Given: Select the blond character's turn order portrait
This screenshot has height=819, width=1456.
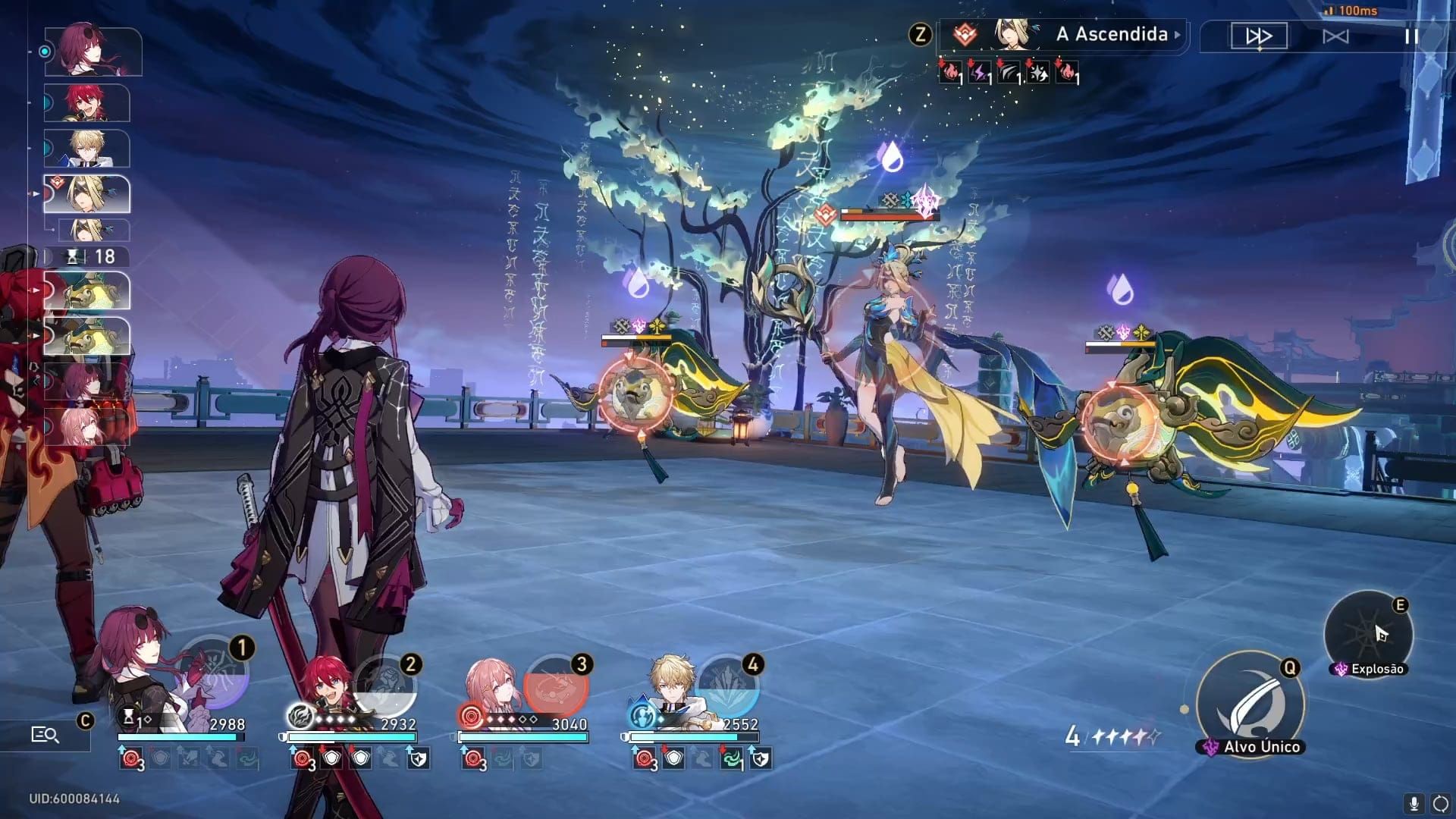Looking at the screenshot, I should [86, 149].
